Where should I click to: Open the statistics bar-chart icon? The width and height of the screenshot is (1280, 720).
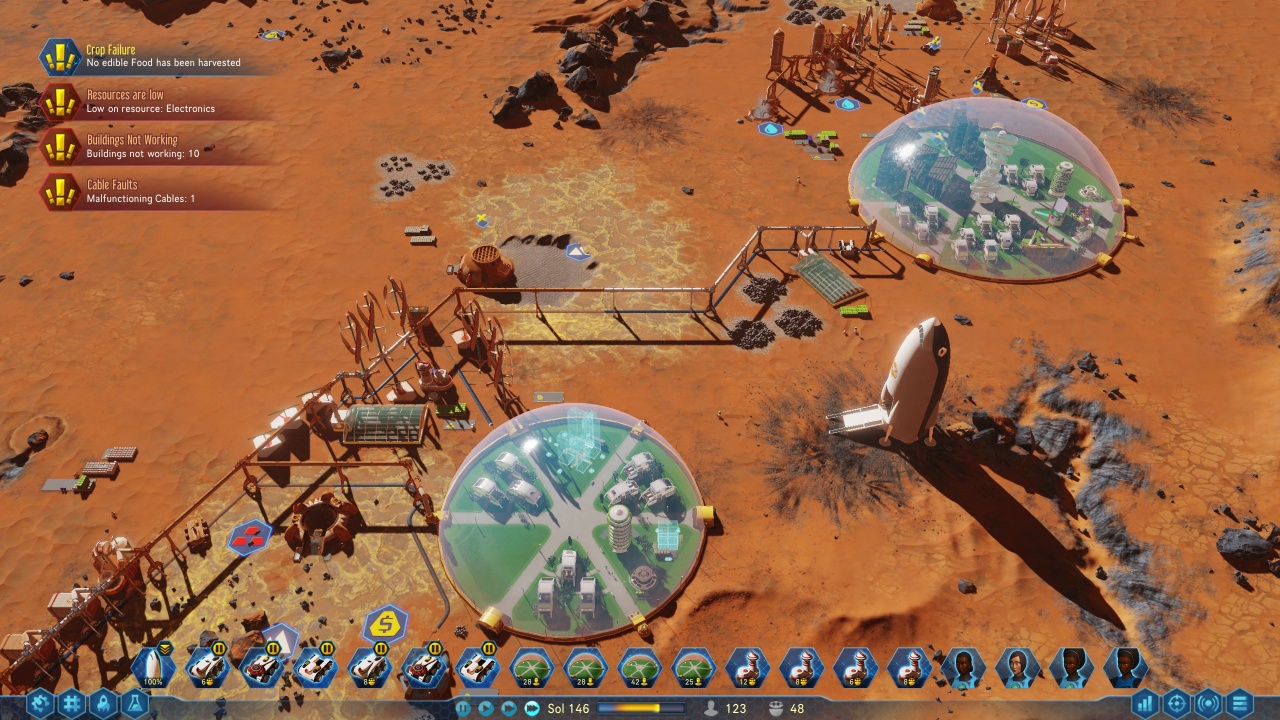(1144, 703)
